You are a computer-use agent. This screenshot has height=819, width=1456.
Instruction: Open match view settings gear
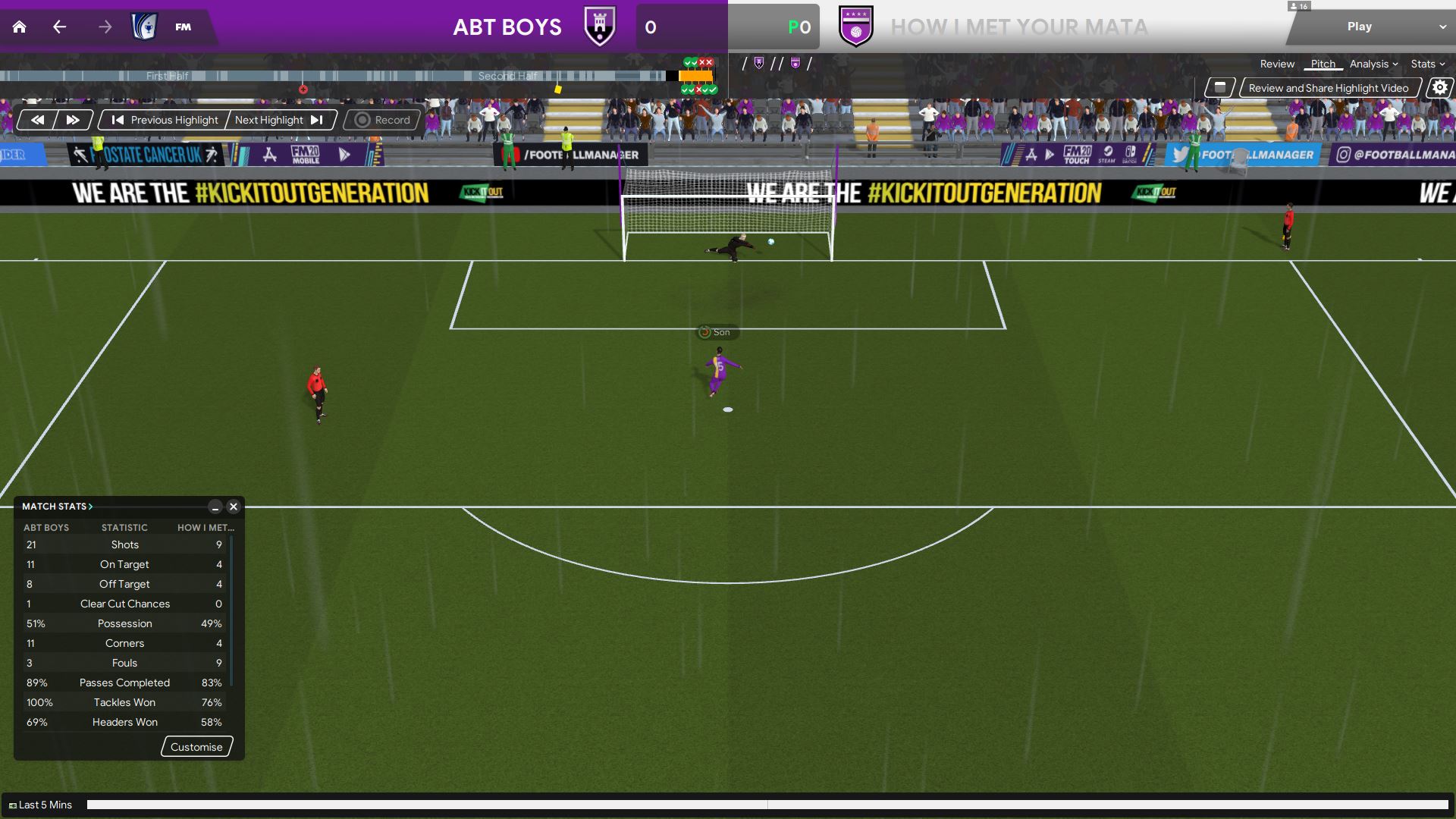1439,88
